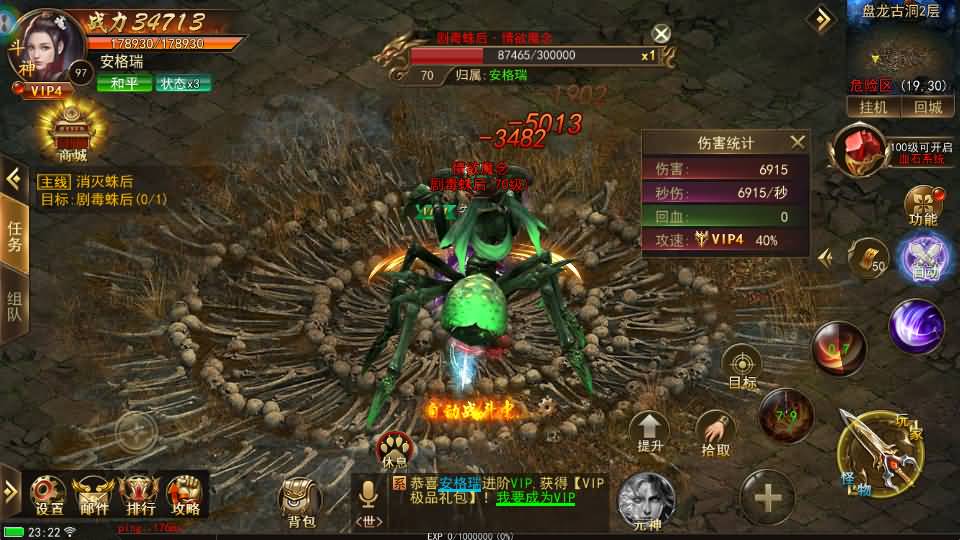Open the 攻略 guide icon
Image resolution: width=960 pixels, height=540 pixels.
(x=185, y=493)
